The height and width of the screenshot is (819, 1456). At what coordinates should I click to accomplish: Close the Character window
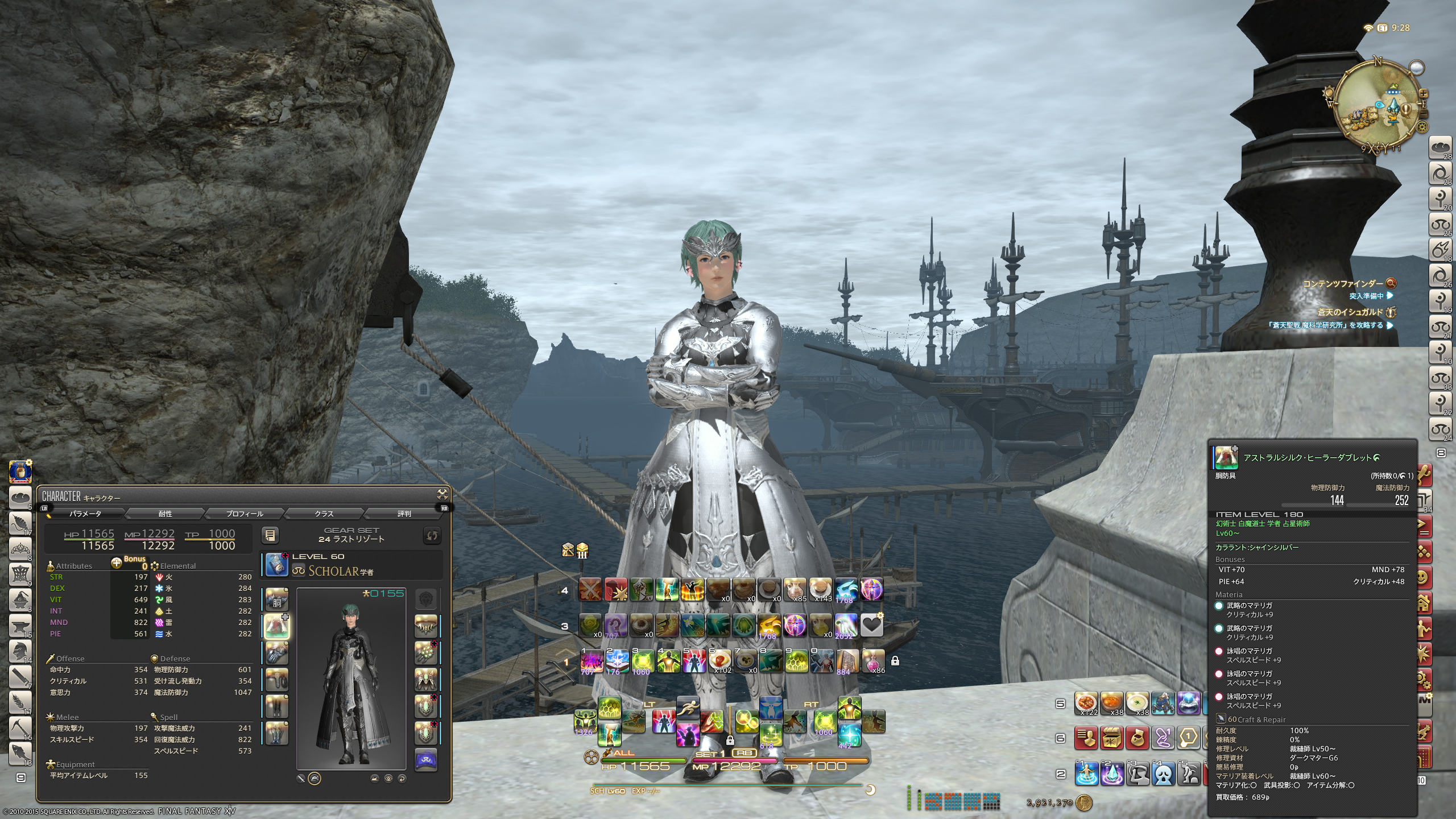(442, 494)
